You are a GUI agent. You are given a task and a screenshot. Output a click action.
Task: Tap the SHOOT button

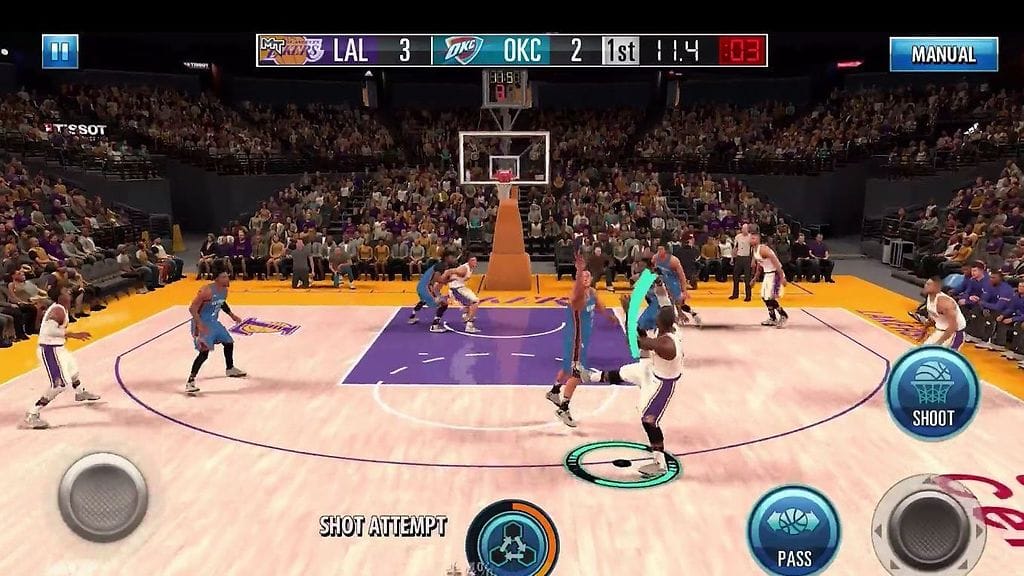pos(932,393)
